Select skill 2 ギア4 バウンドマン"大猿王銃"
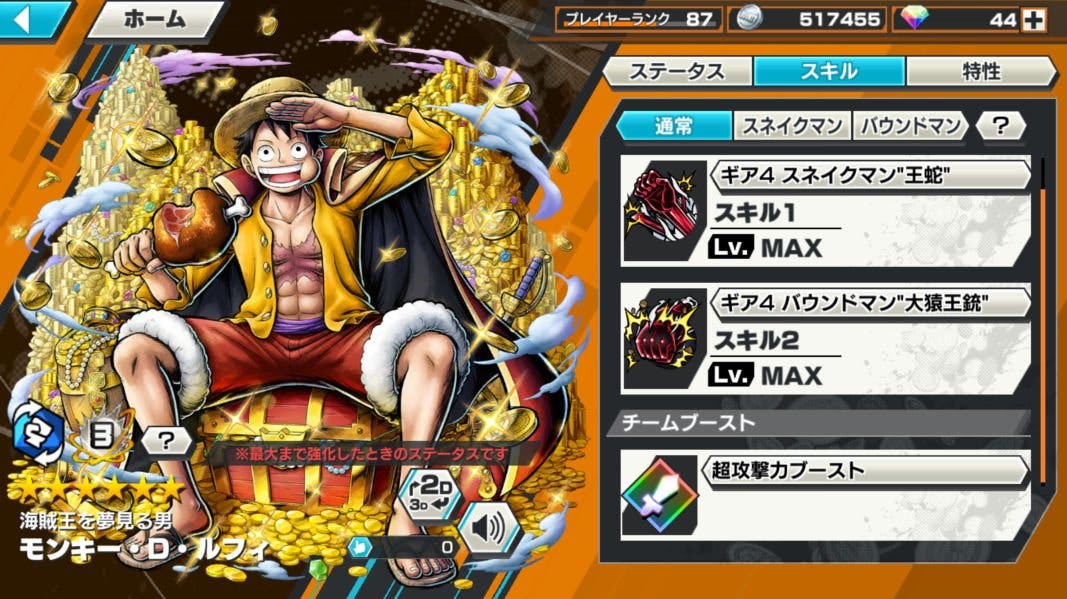 coord(826,338)
